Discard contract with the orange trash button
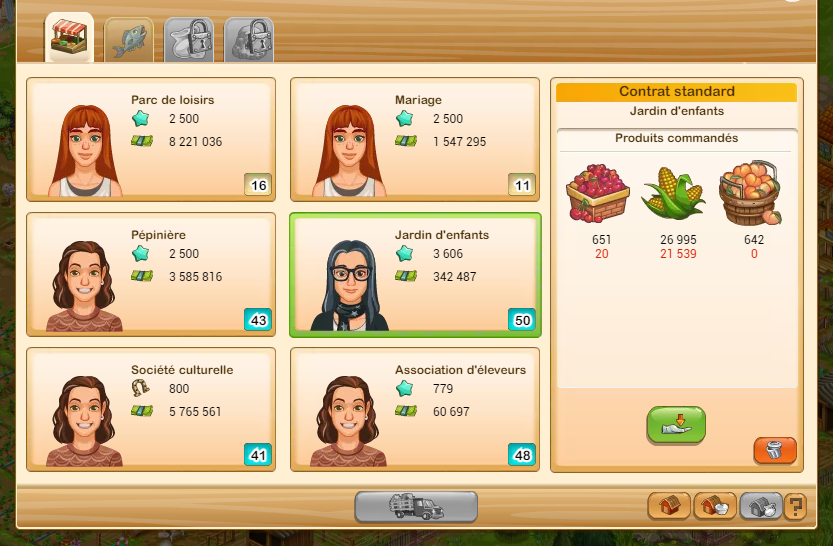 point(775,450)
